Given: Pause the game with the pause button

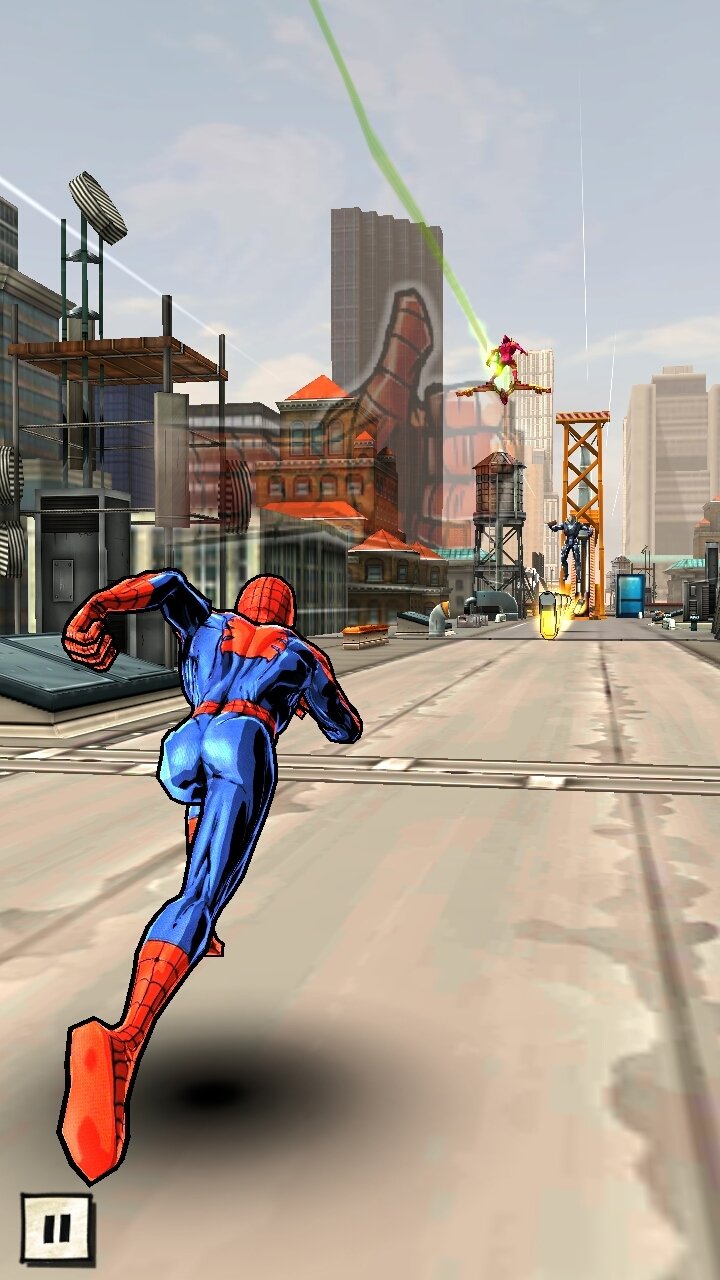Looking at the screenshot, I should coord(57,1228).
